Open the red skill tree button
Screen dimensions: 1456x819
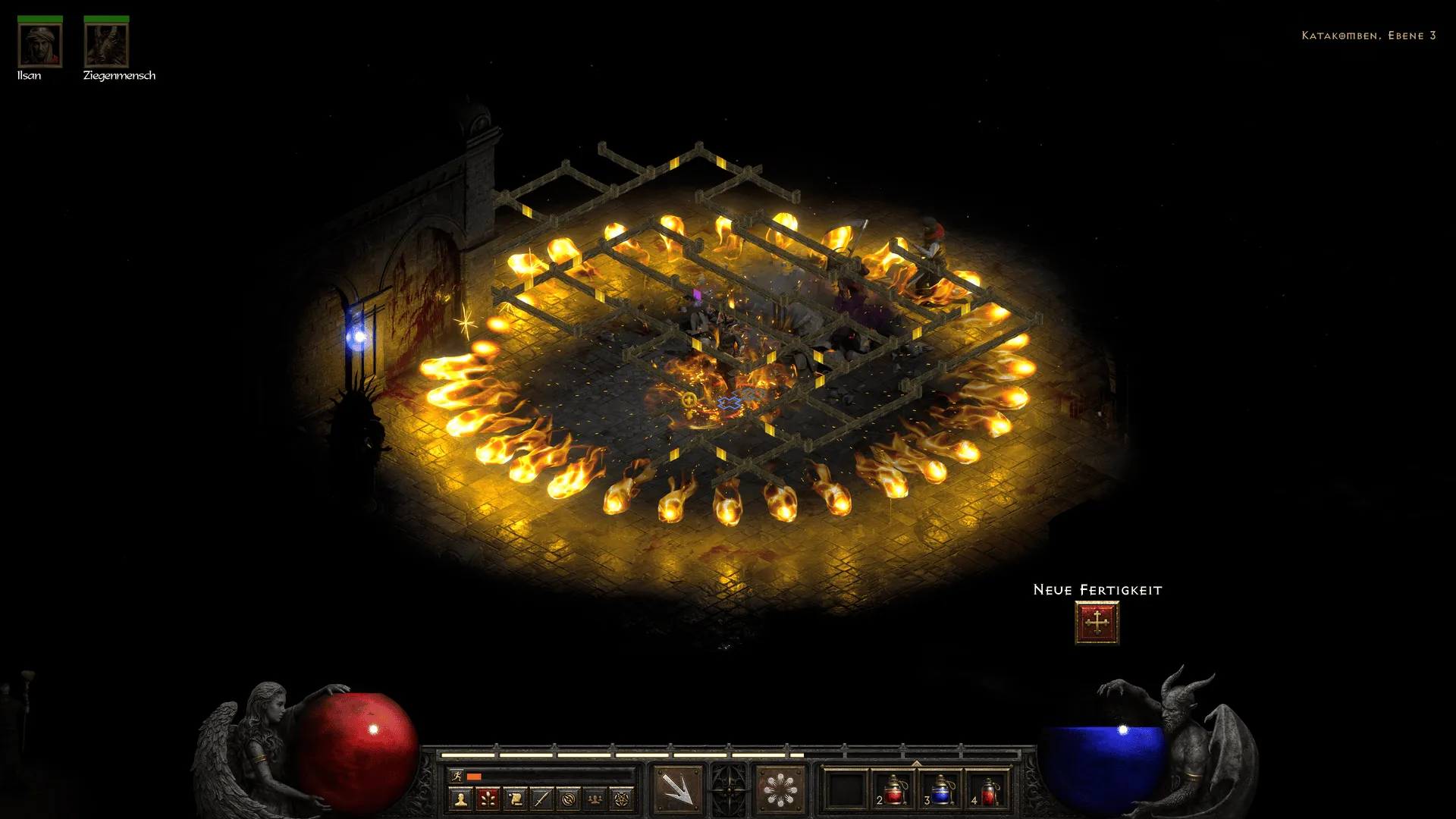[488, 799]
